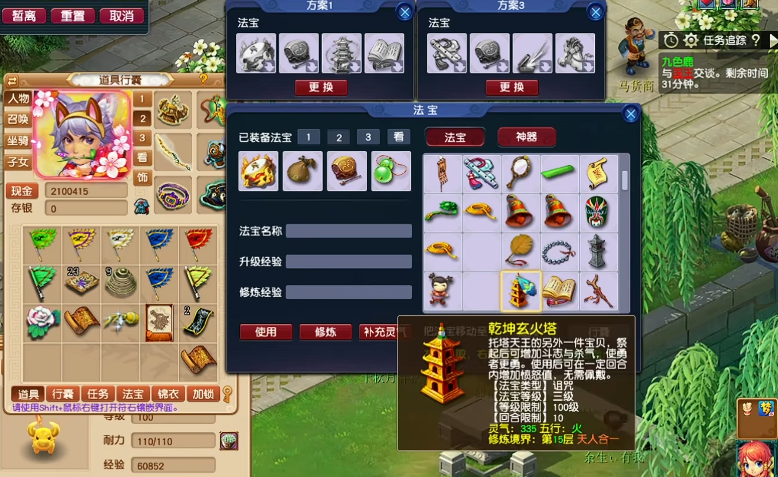The width and height of the screenshot is (778, 477).
Task: Click the 修炼 button
Action: [x=325, y=332]
